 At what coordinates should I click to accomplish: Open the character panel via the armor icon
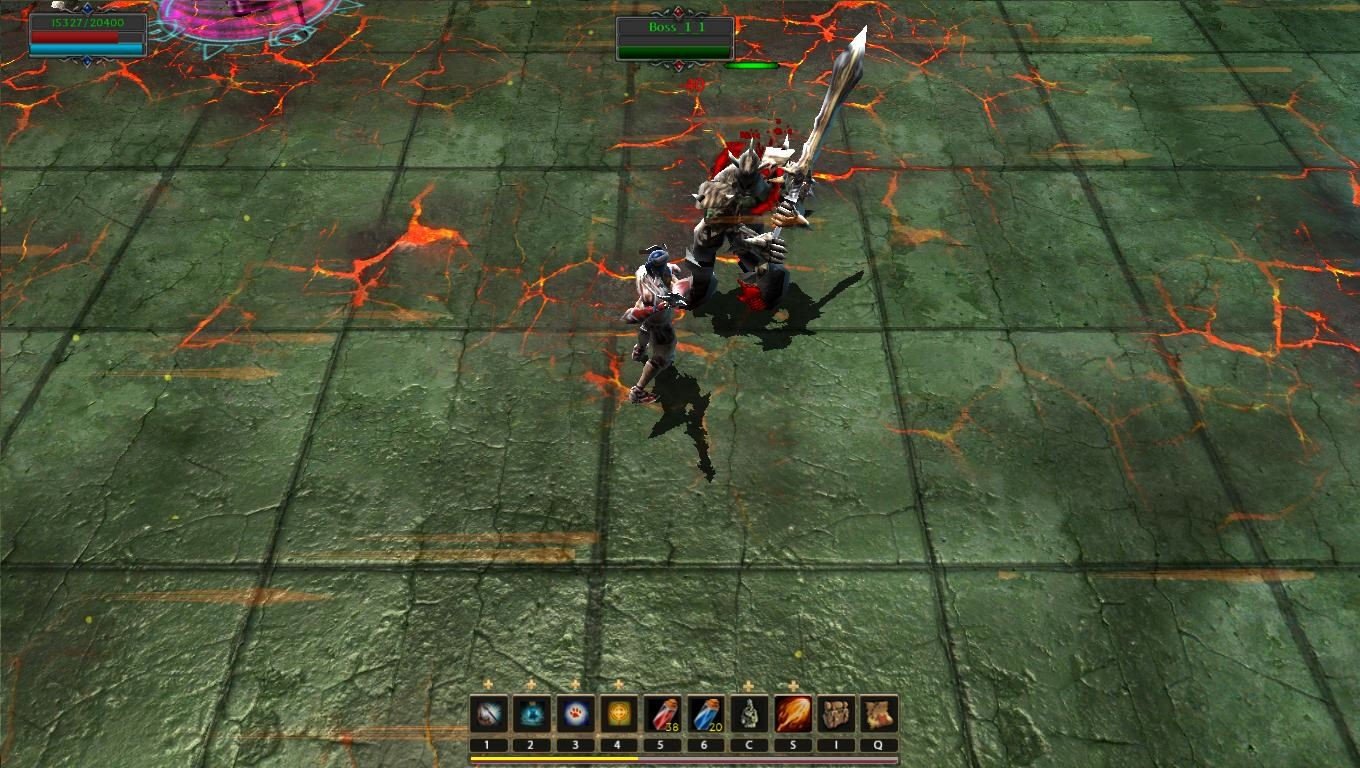click(749, 713)
